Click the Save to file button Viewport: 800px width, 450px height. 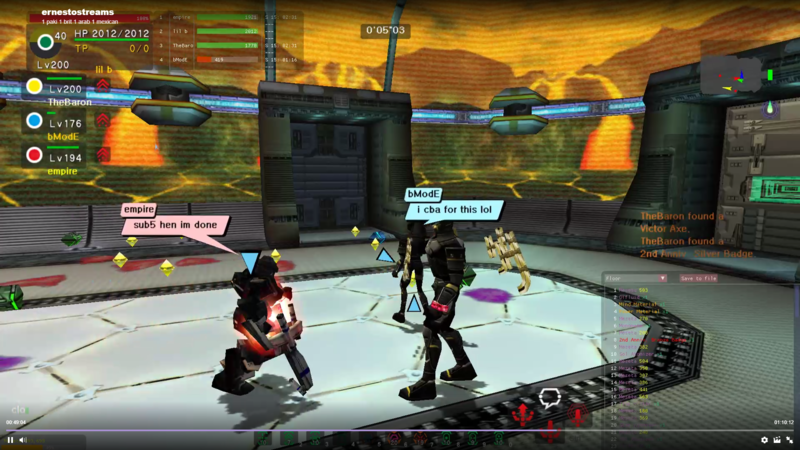tap(698, 278)
